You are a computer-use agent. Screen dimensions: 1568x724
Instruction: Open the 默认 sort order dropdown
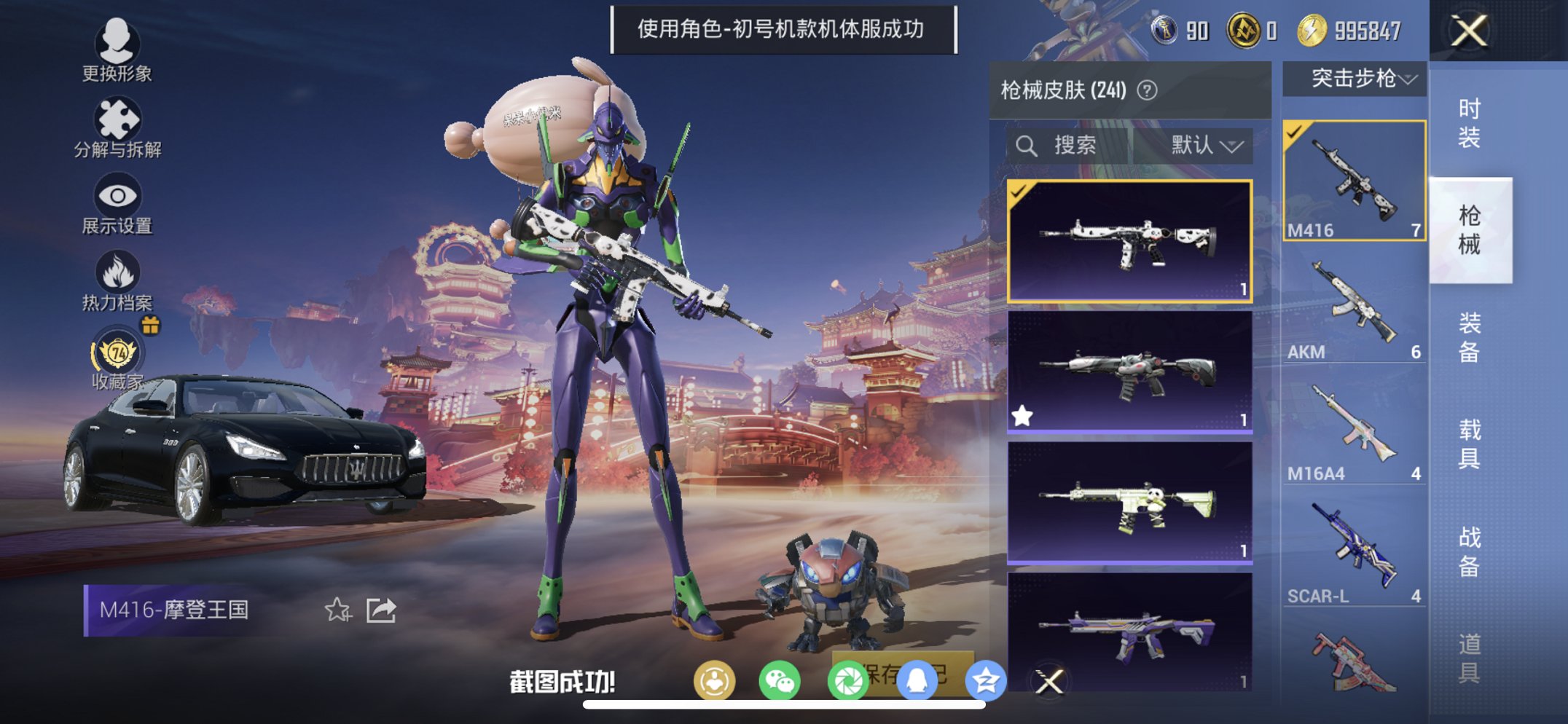coord(1206,144)
